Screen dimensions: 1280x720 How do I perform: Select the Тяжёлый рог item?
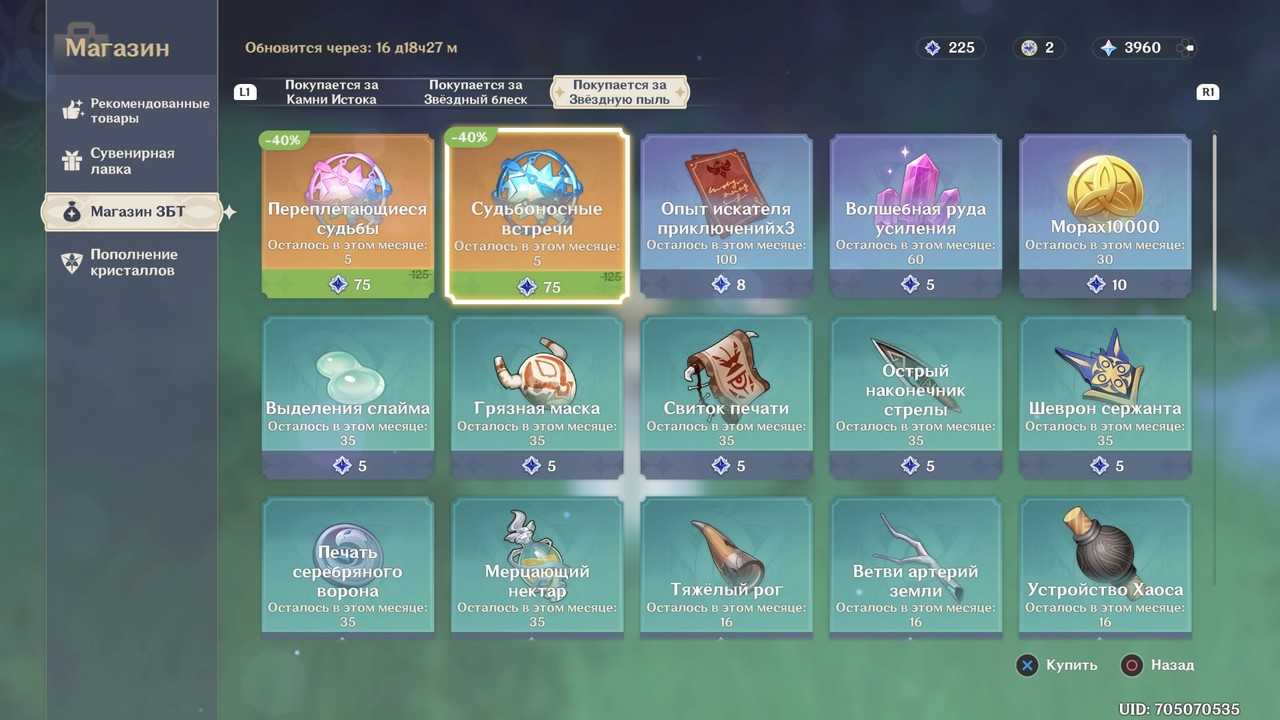click(x=727, y=567)
